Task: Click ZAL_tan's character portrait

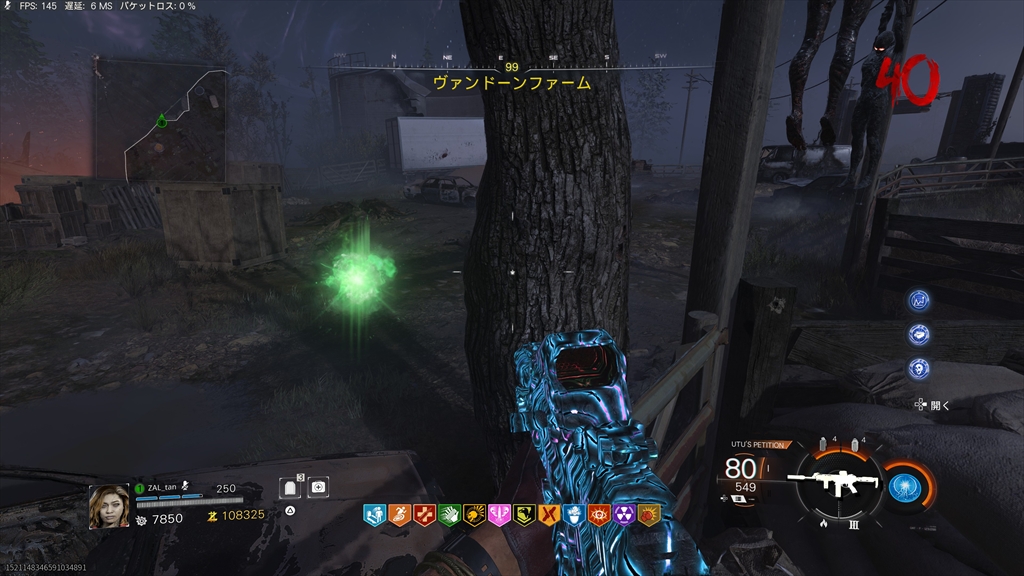Action: [x=108, y=506]
